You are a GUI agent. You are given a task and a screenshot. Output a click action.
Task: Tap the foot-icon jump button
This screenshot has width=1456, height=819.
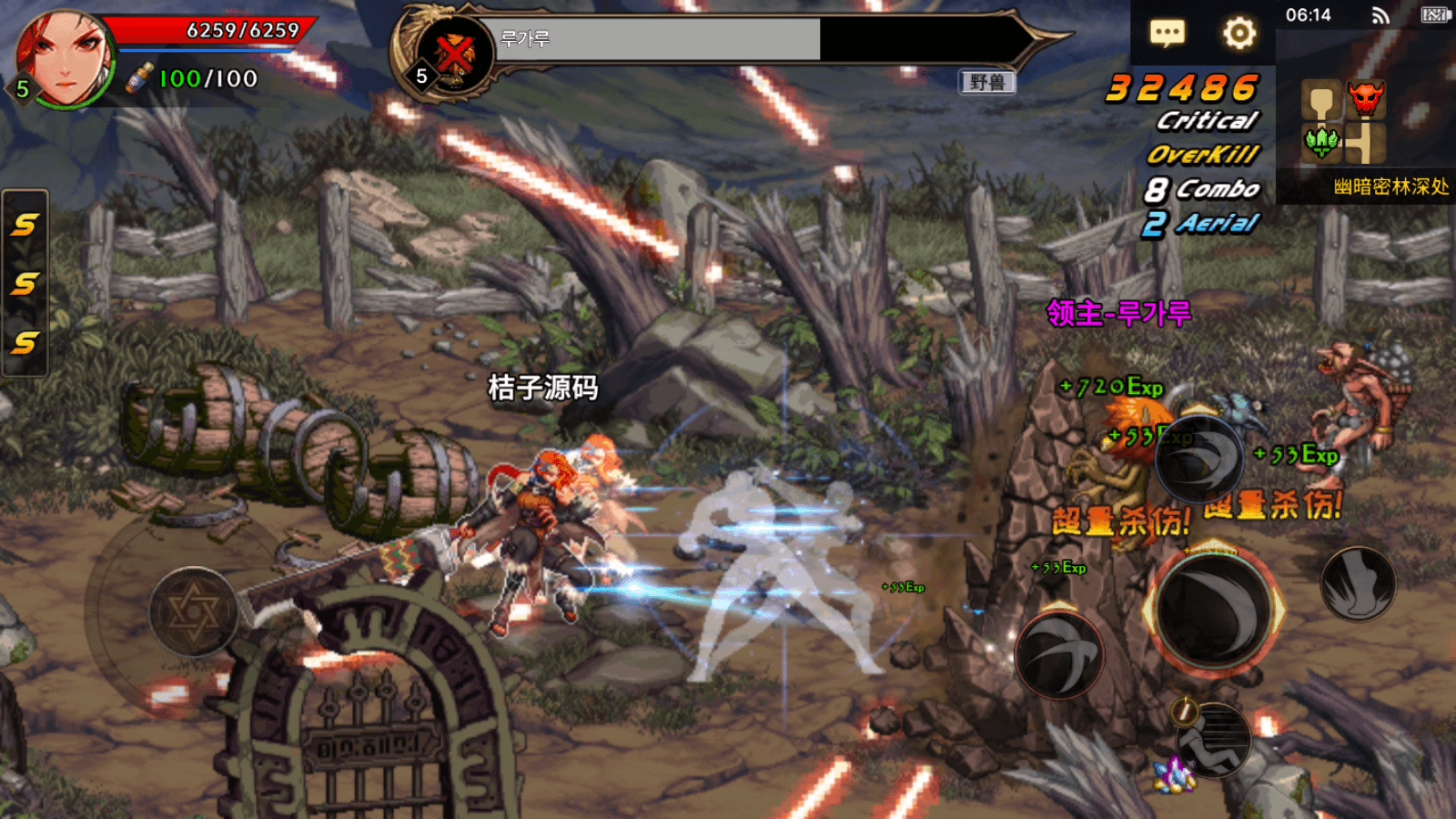pyautogui.click(x=1358, y=584)
